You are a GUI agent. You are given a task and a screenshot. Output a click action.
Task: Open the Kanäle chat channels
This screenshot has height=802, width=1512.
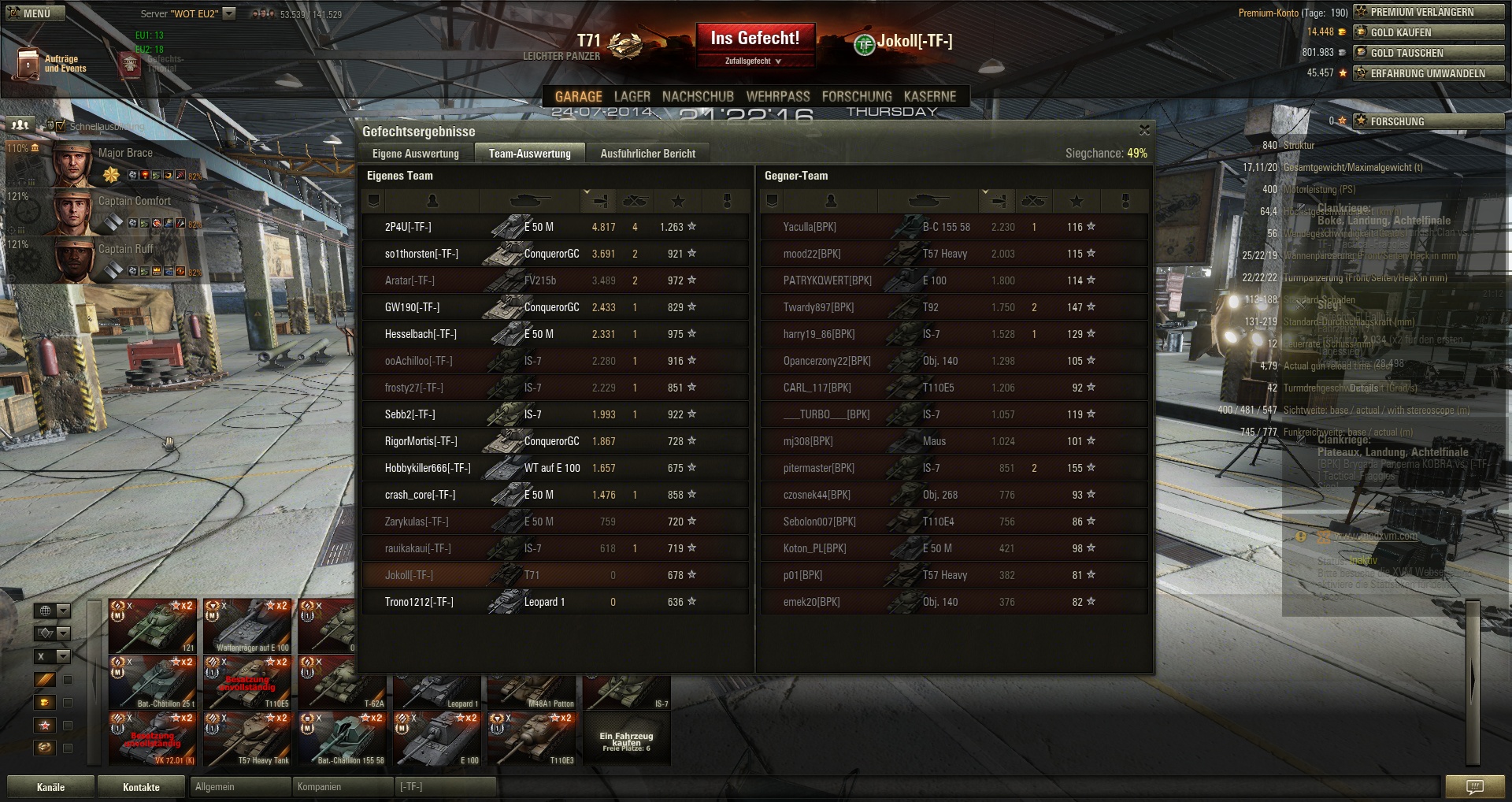pos(50,787)
